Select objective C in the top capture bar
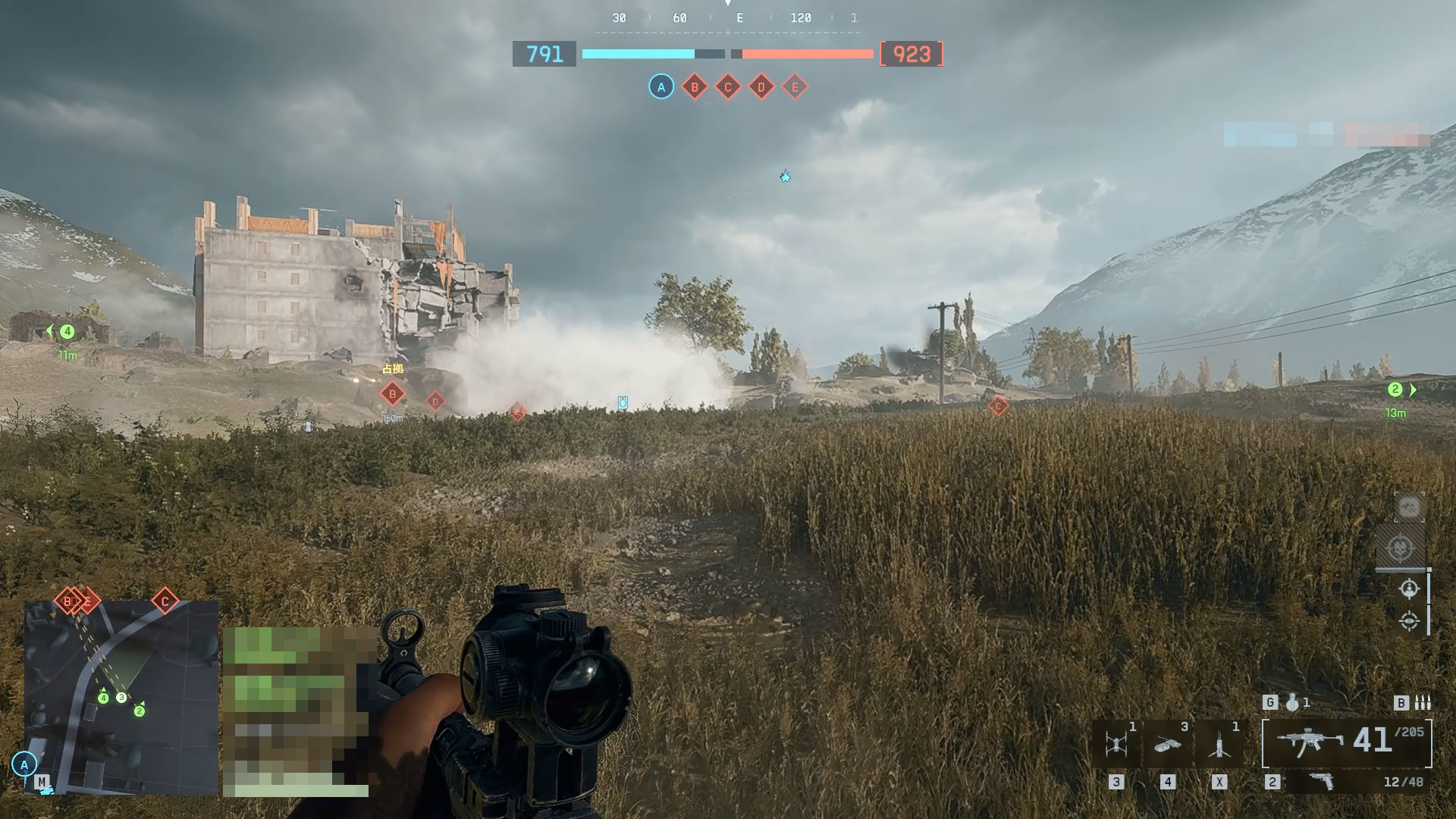This screenshot has width=1456, height=819. click(x=728, y=87)
